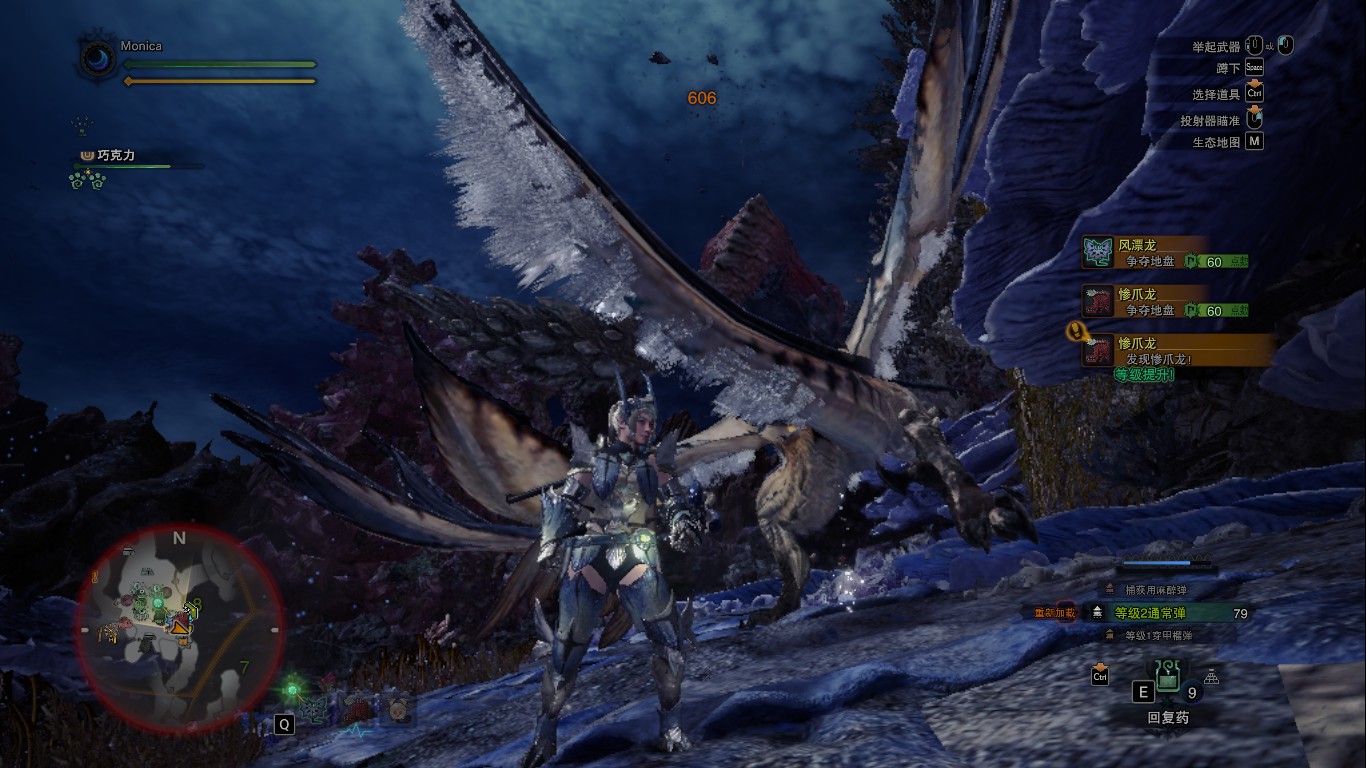Image resolution: width=1366 pixels, height=768 pixels.
Task: Click the green scoutfly tracking indicator
Action: pos(292,689)
